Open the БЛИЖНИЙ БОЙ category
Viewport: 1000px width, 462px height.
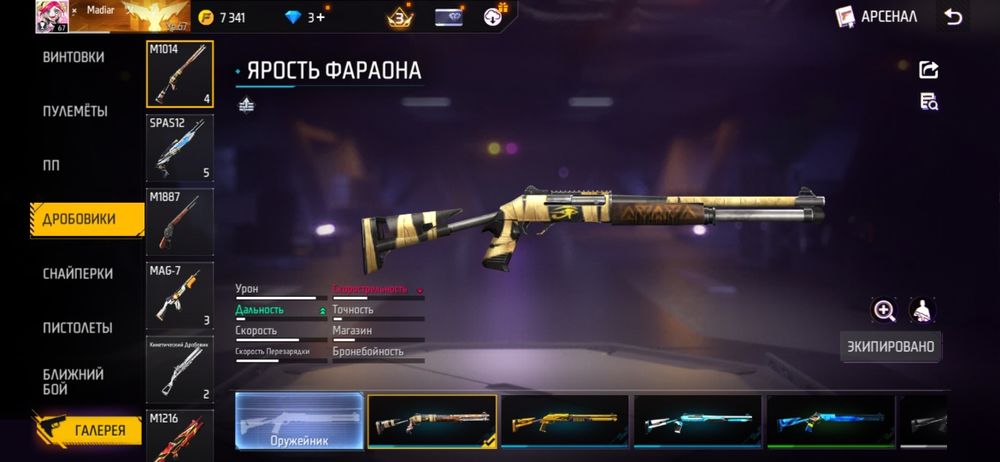click(x=73, y=381)
